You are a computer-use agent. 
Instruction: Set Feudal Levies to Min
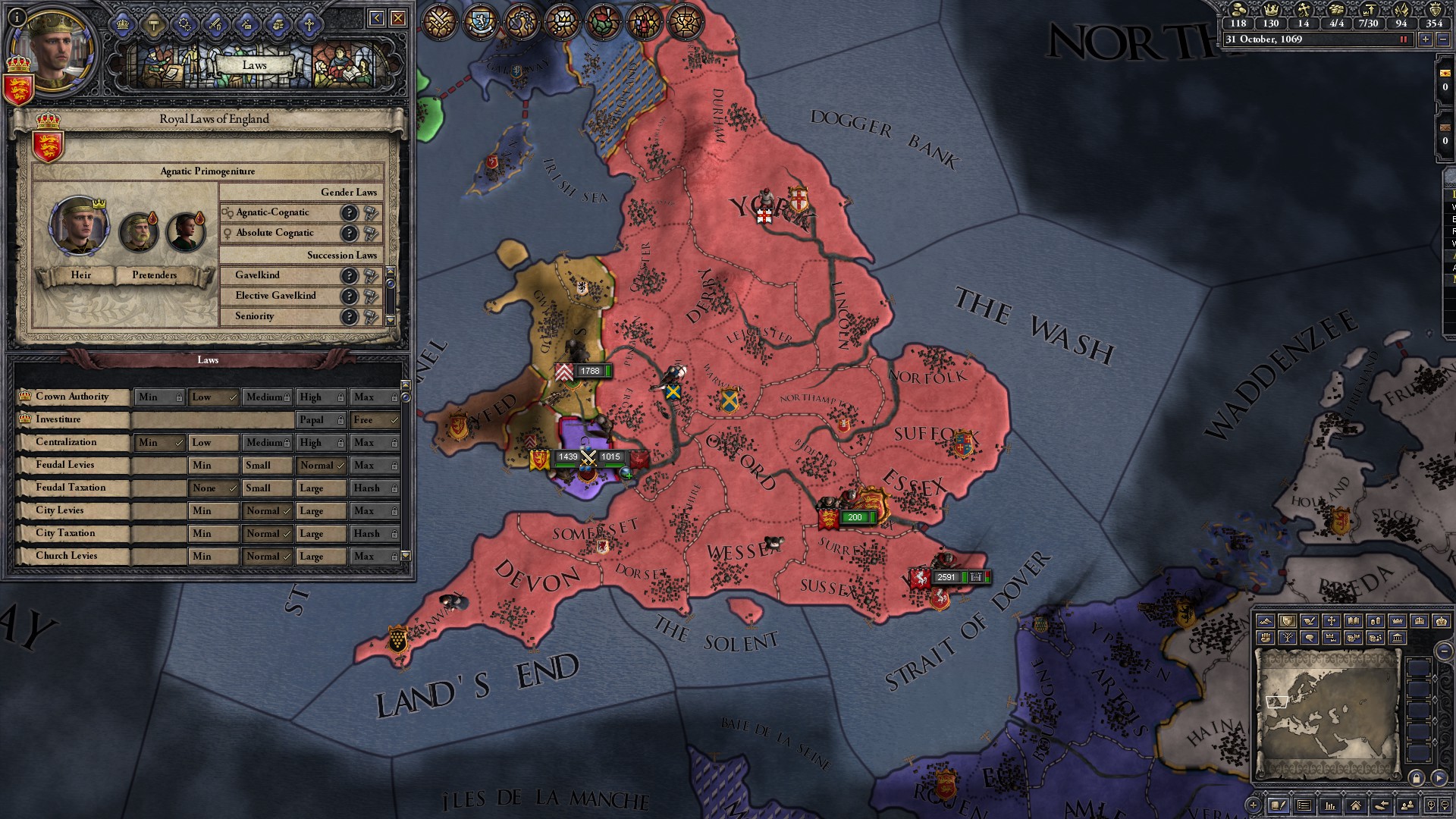tap(214, 466)
